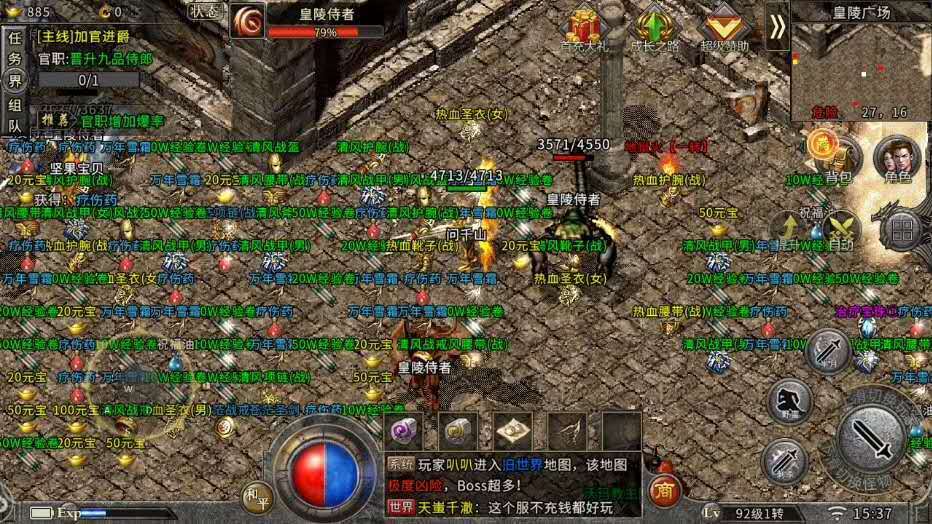The image size is (932, 524).
Task: Open the 超级赞助 super sponsor icon
Action: [x=724, y=27]
